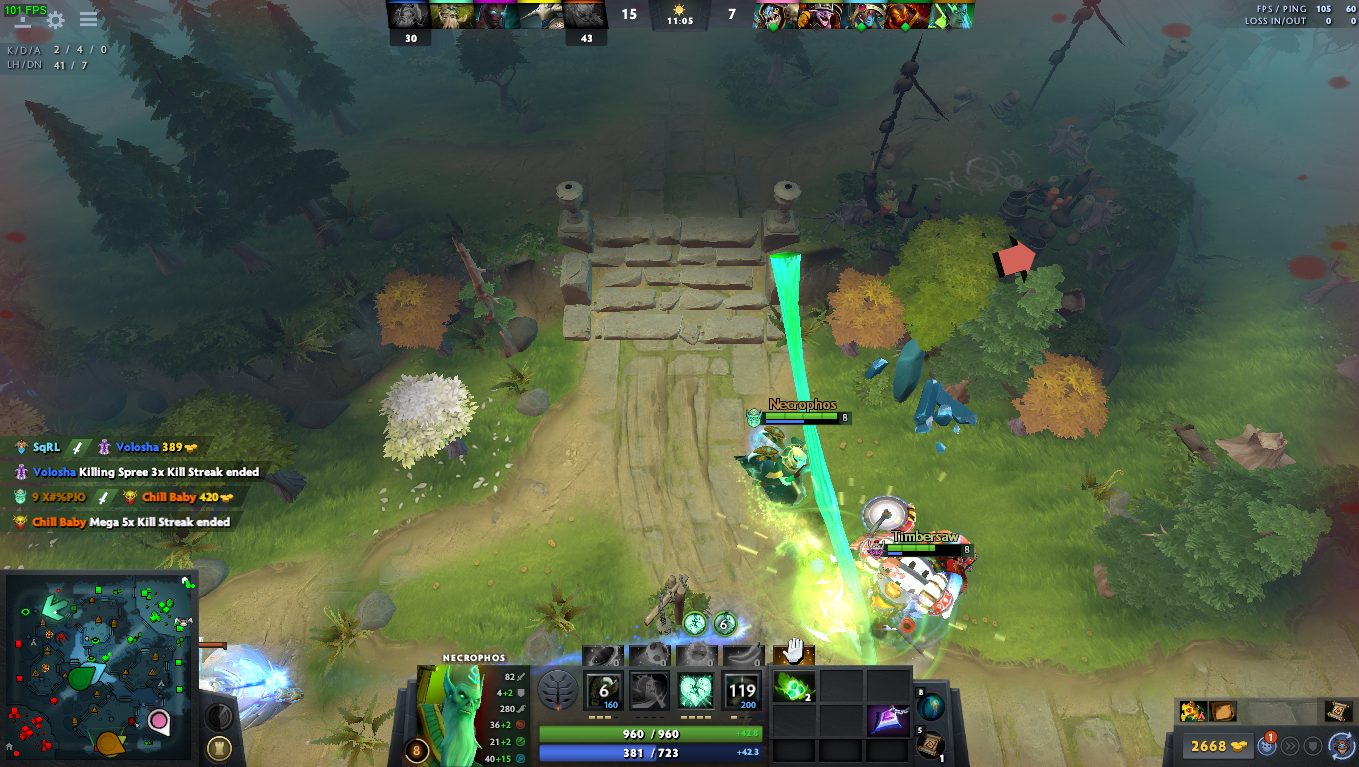Screen dimensions: 1359x767
Task: Select the Heartstopper Aura ability icon
Action: click(x=695, y=690)
